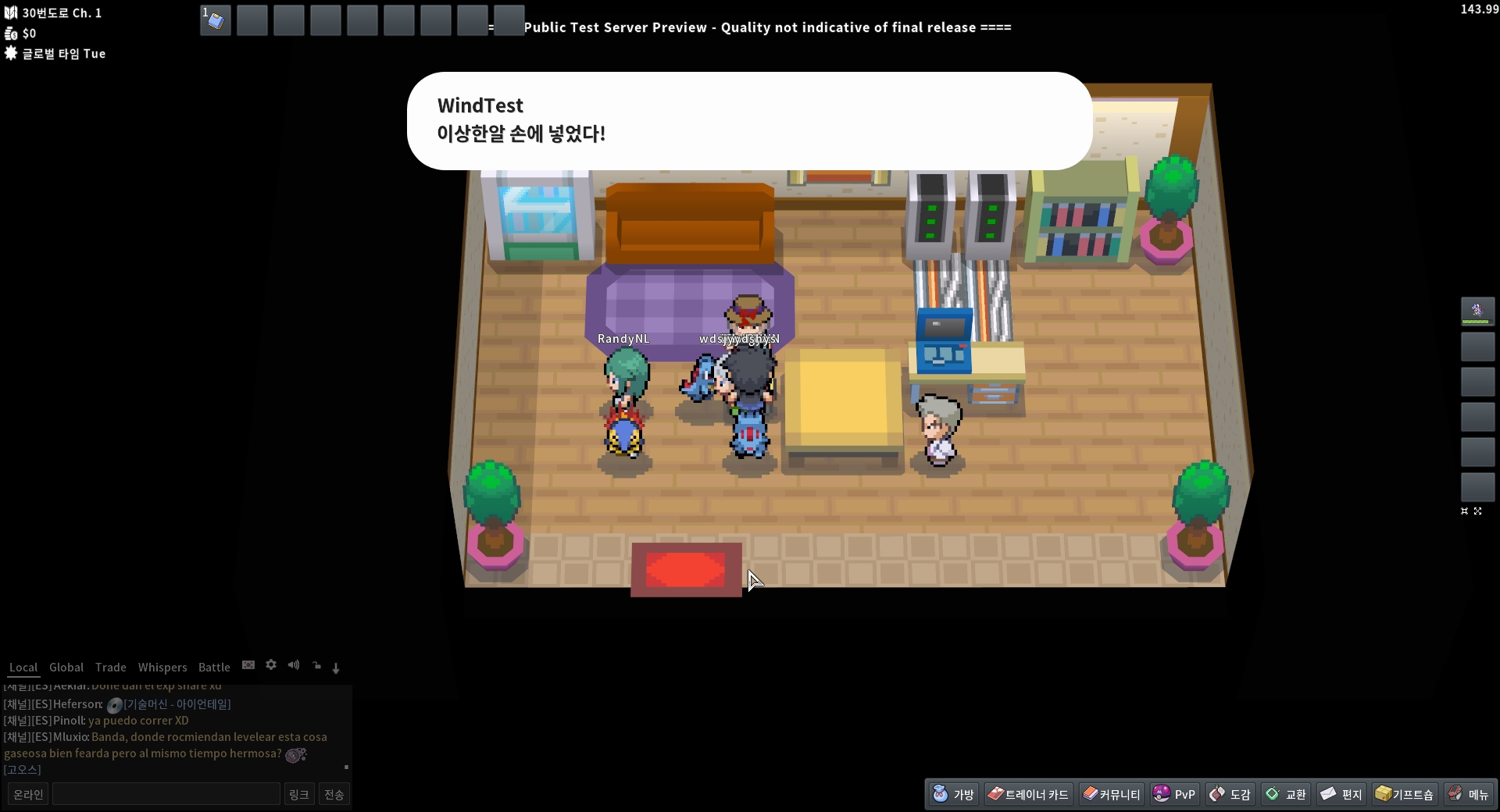The image size is (1500, 812).
Task: Toggle the chat sound speaker icon
Action: (x=294, y=665)
